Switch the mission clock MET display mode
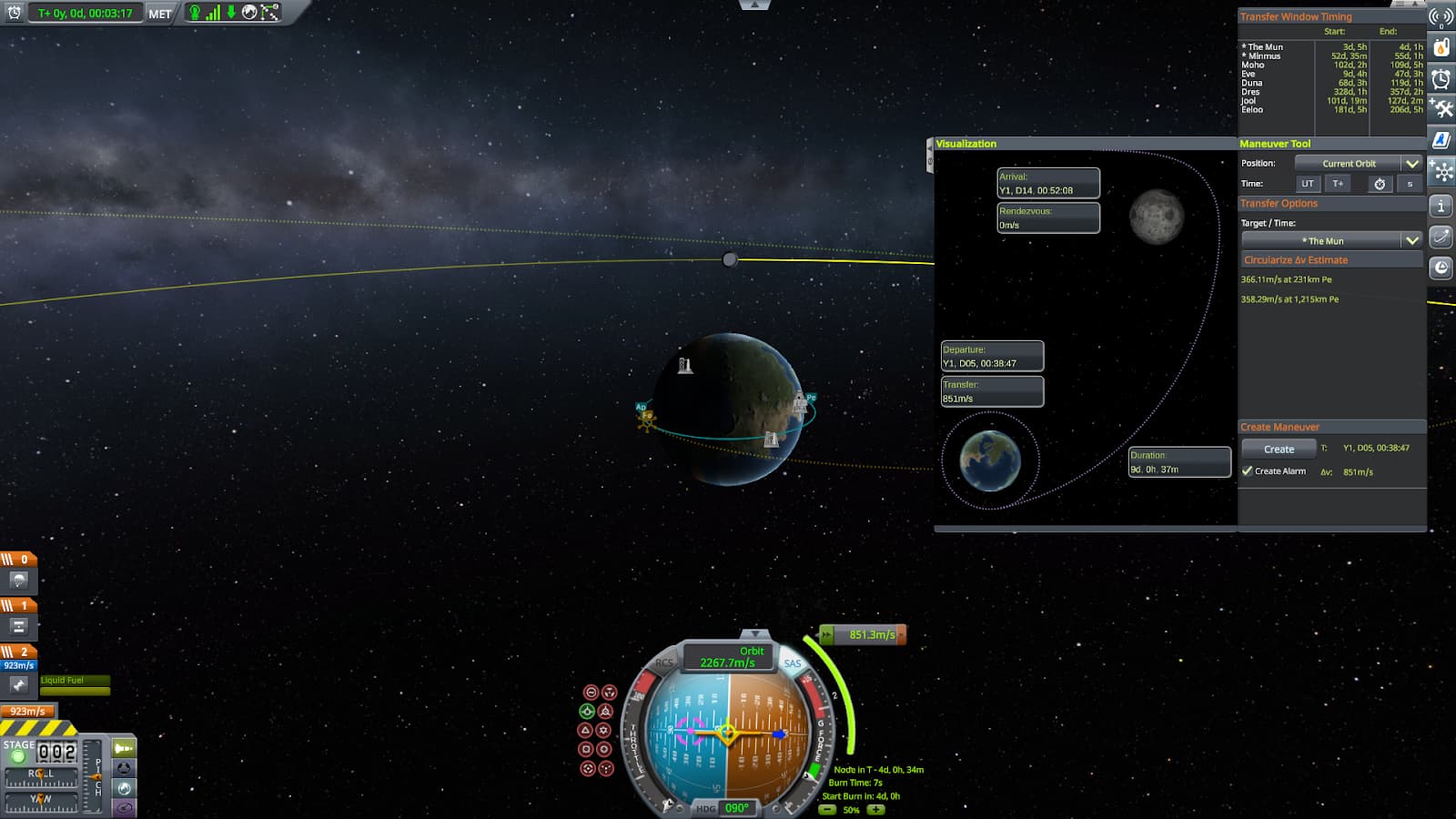The height and width of the screenshot is (819, 1456). point(160,14)
